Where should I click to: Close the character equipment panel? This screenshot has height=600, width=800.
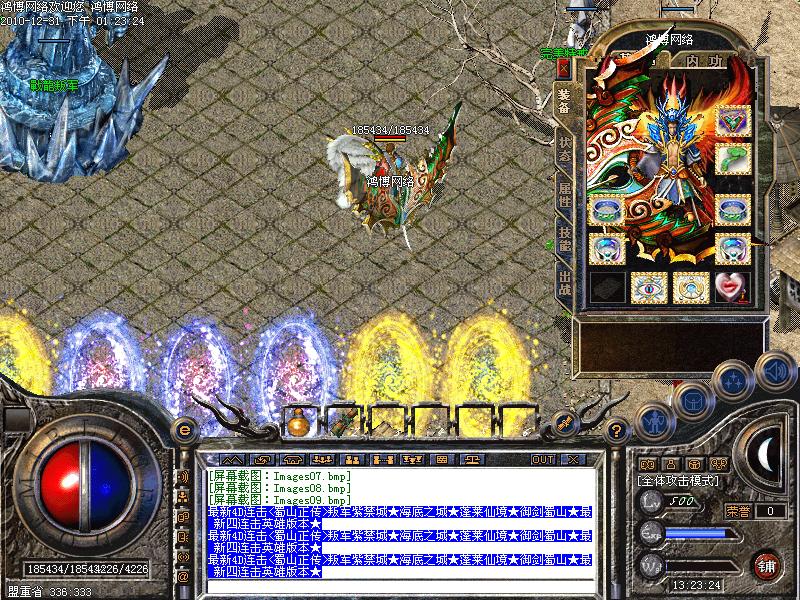563,68
